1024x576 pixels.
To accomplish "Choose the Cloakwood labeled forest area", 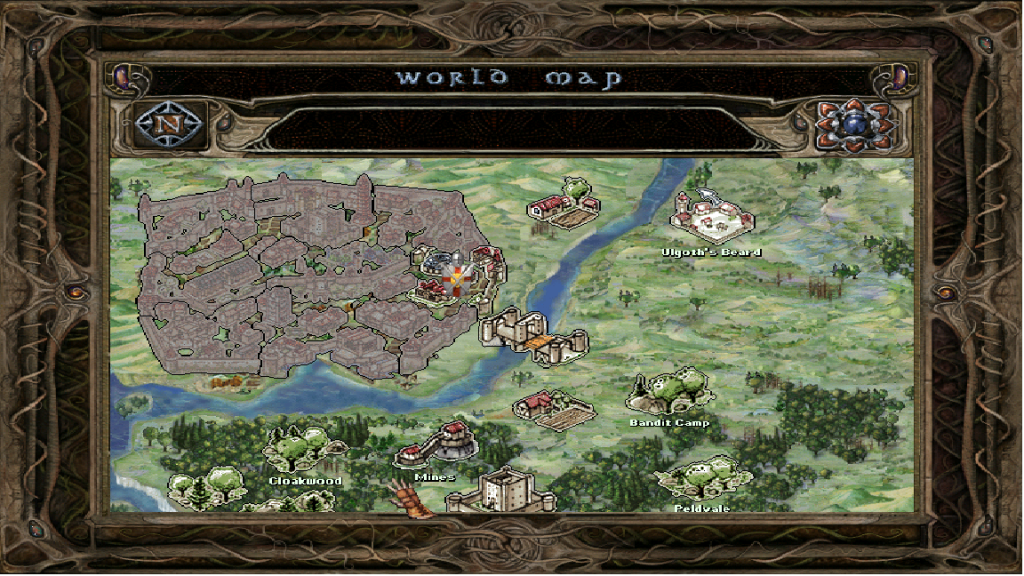I will 297,450.
